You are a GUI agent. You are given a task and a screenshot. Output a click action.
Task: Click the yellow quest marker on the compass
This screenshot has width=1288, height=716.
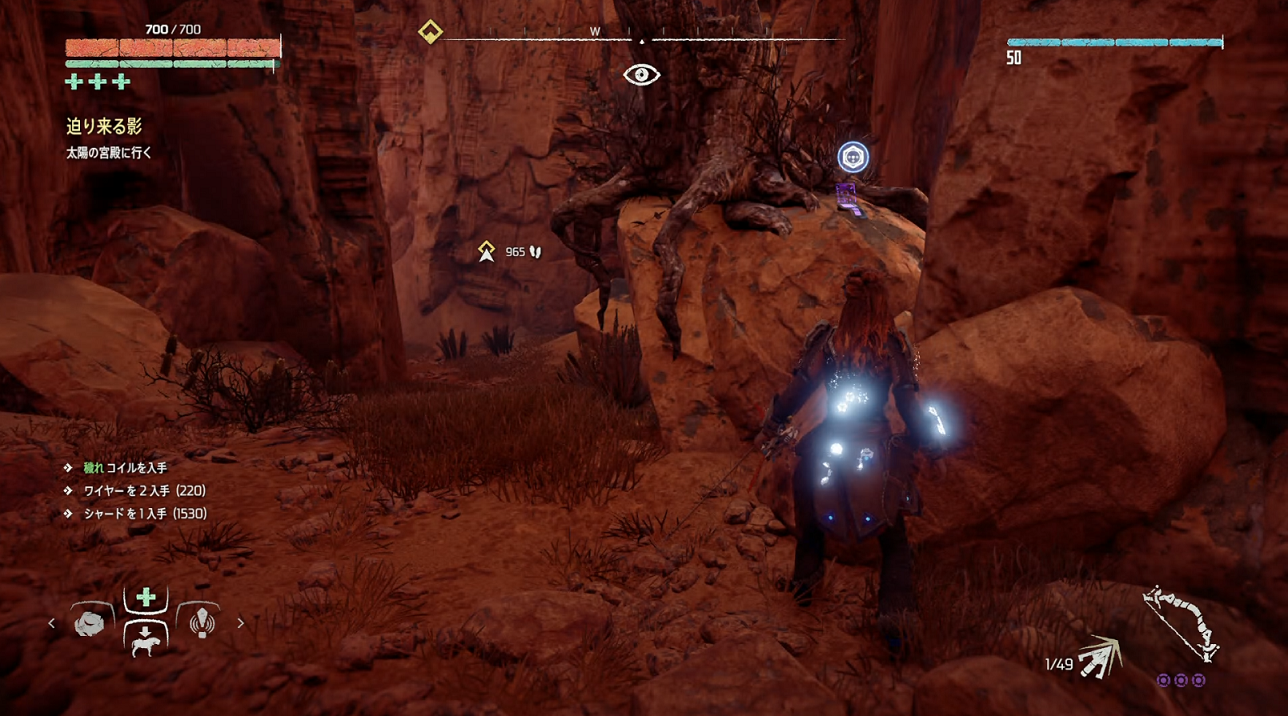coord(430,32)
